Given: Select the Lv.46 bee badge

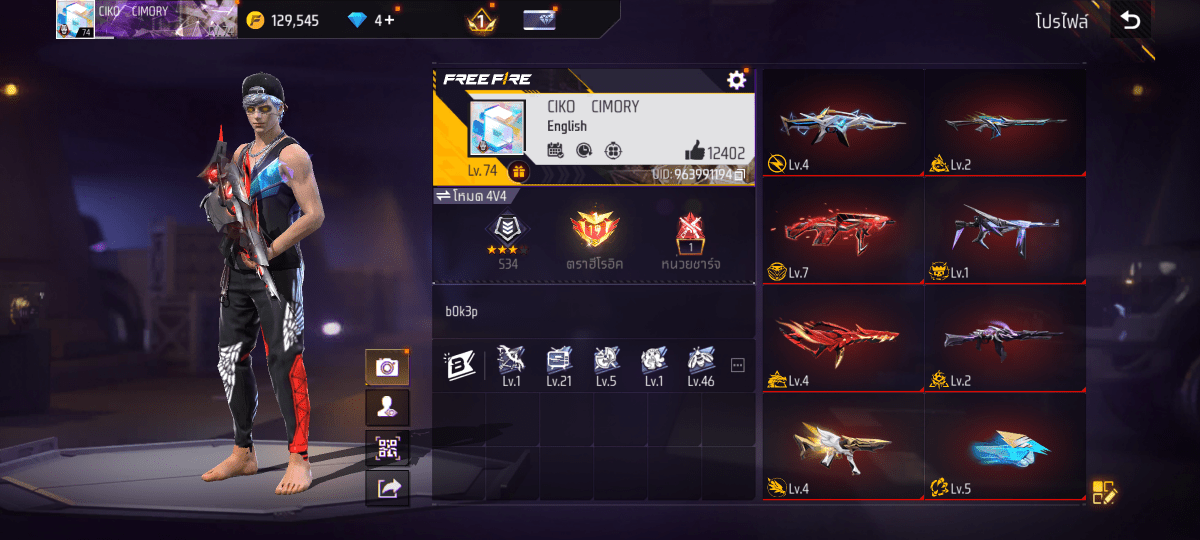Looking at the screenshot, I should [x=700, y=364].
